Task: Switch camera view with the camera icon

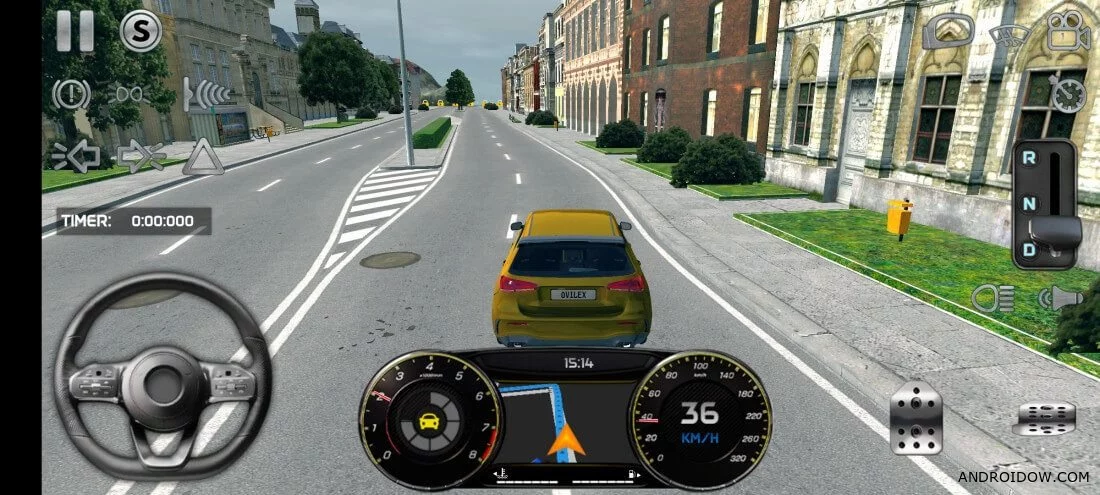Action: (1069, 31)
